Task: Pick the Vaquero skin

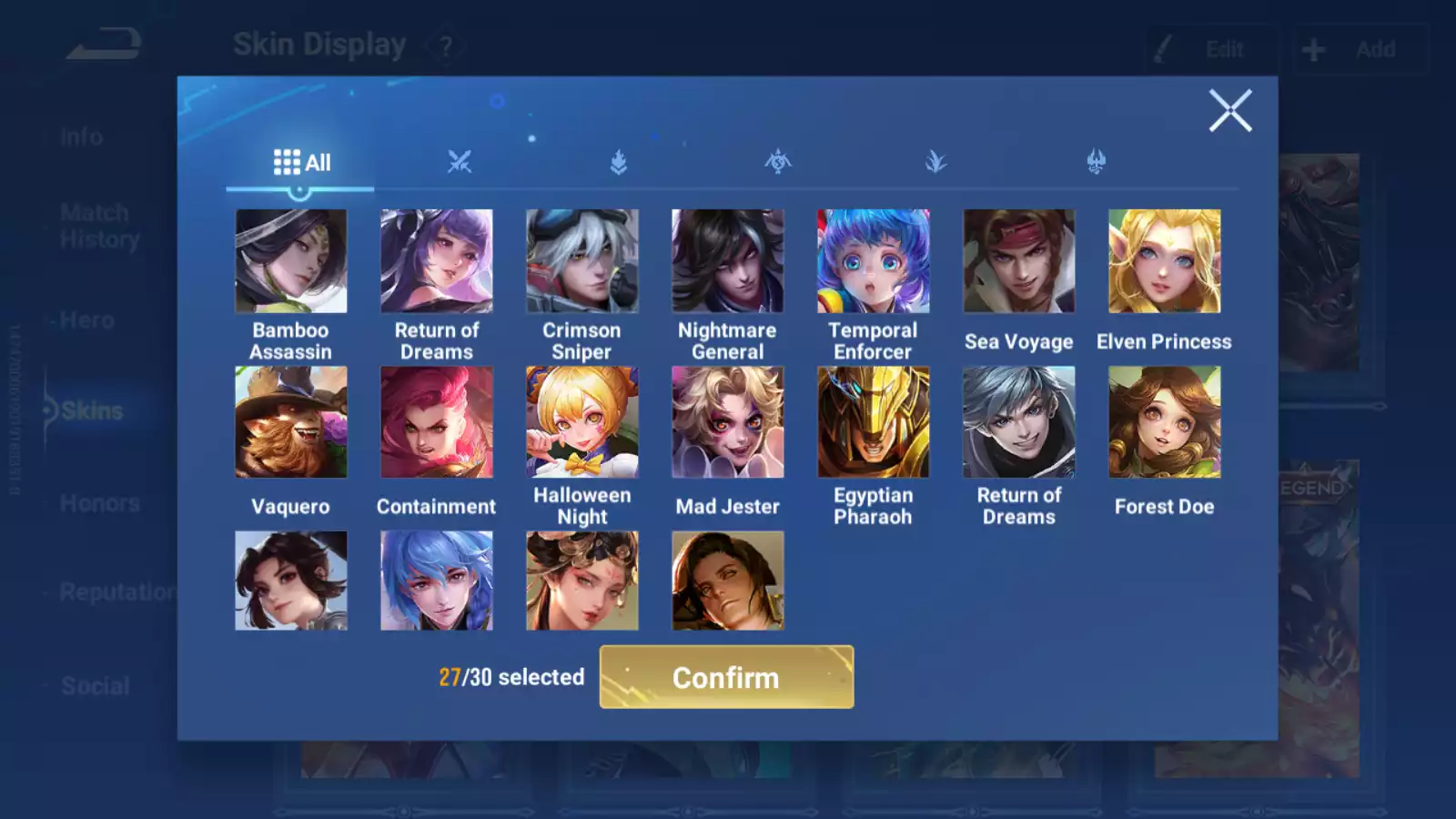Action: click(x=291, y=422)
